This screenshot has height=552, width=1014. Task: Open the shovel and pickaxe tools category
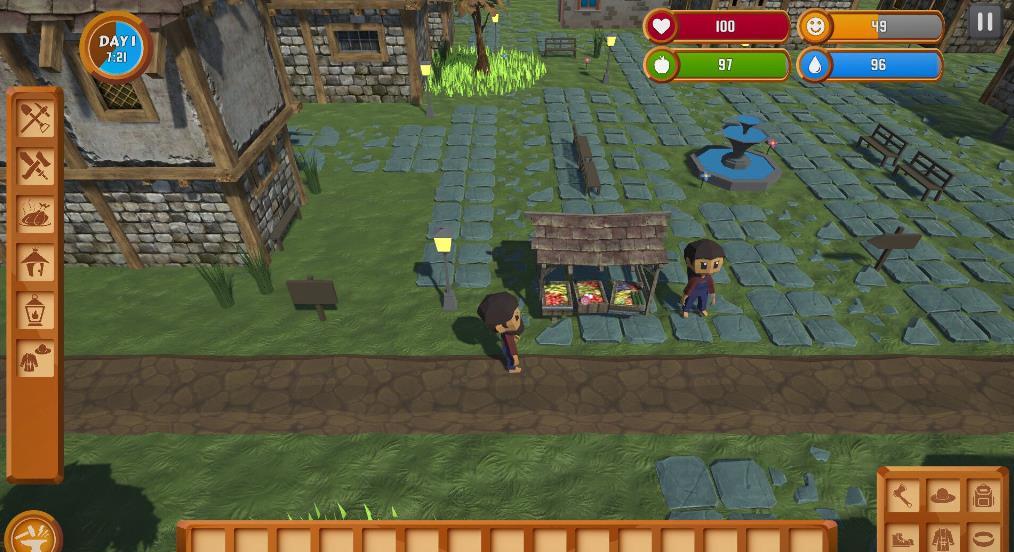tap(35, 120)
